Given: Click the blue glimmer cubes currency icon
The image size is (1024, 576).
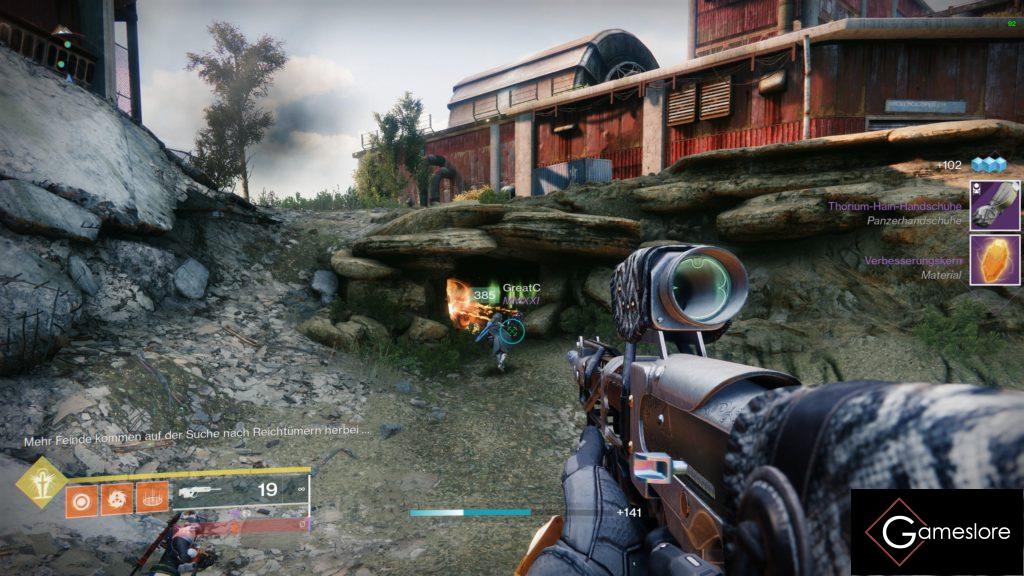Looking at the screenshot, I should (988, 165).
